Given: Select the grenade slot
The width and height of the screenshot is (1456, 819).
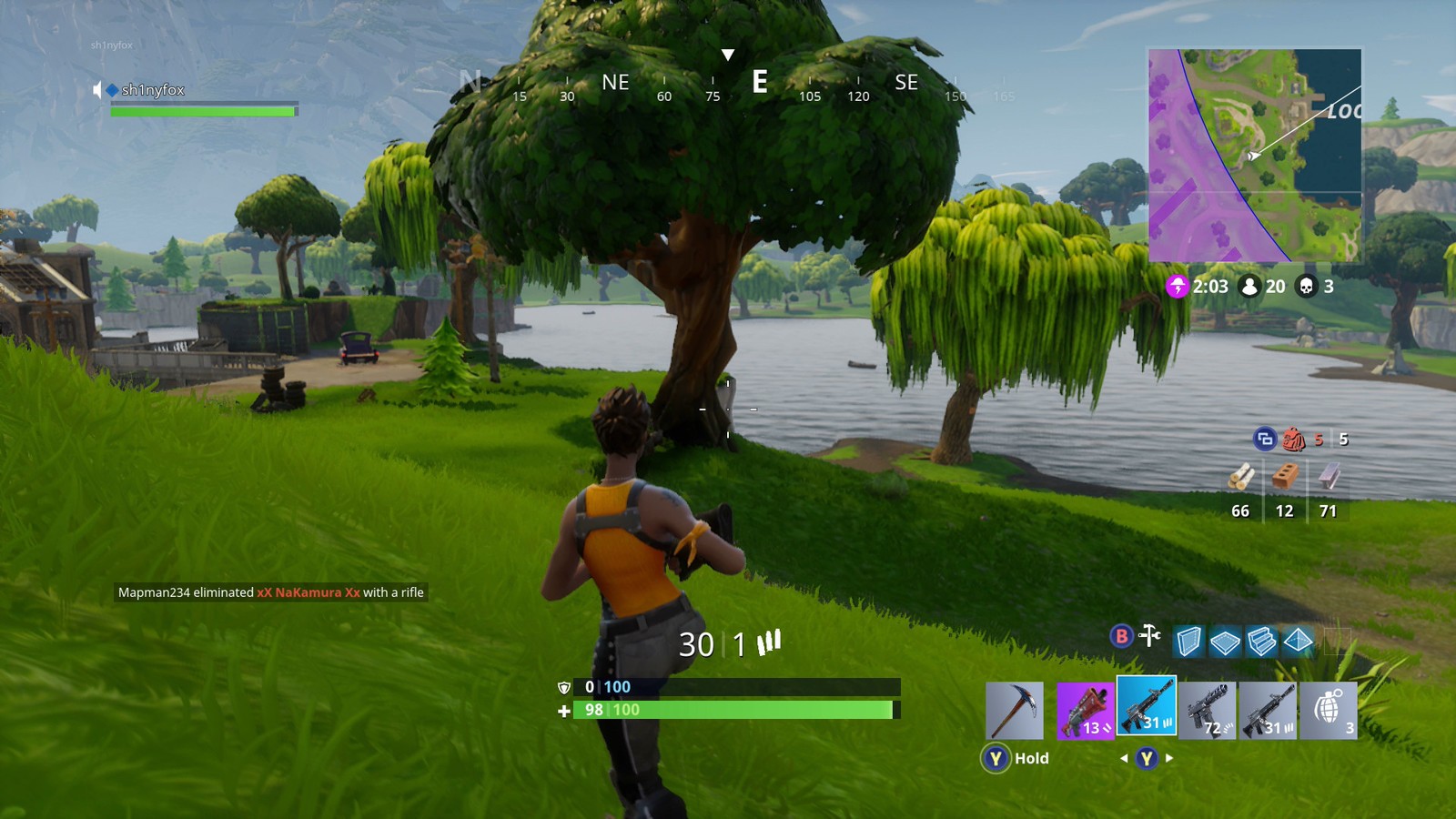Looking at the screenshot, I should pos(1329,711).
